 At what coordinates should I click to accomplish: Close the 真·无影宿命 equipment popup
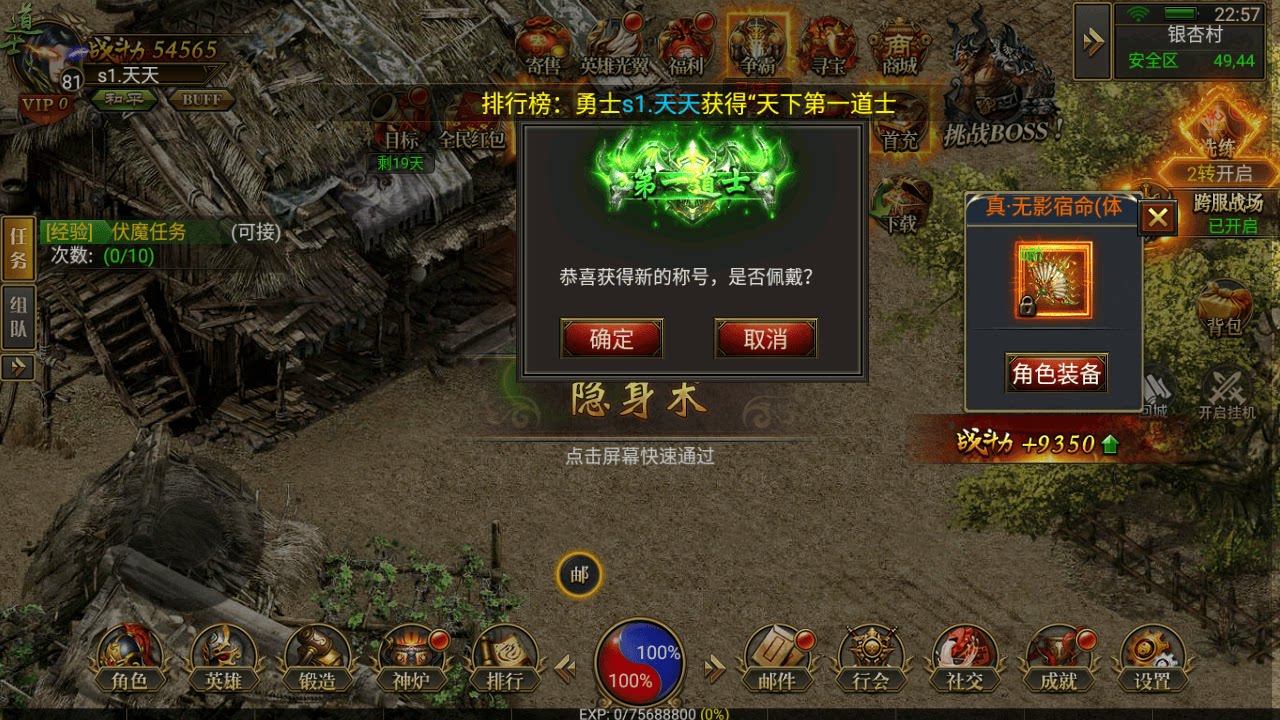1157,218
